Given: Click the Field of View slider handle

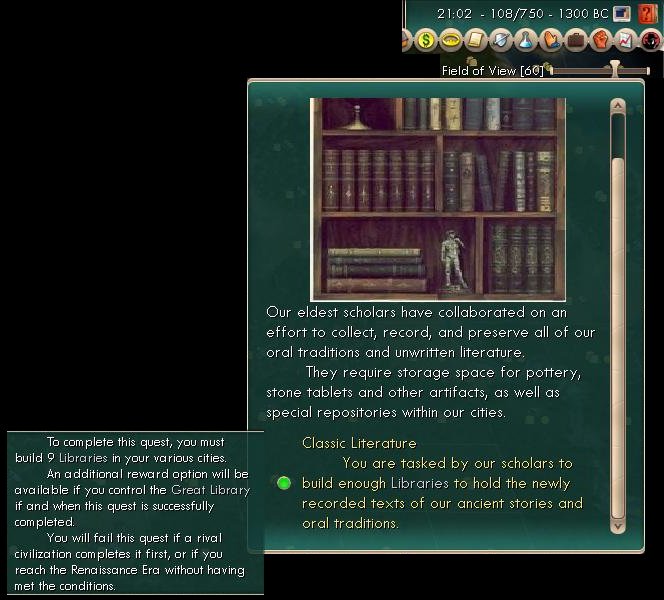Looking at the screenshot, I should (615, 70).
